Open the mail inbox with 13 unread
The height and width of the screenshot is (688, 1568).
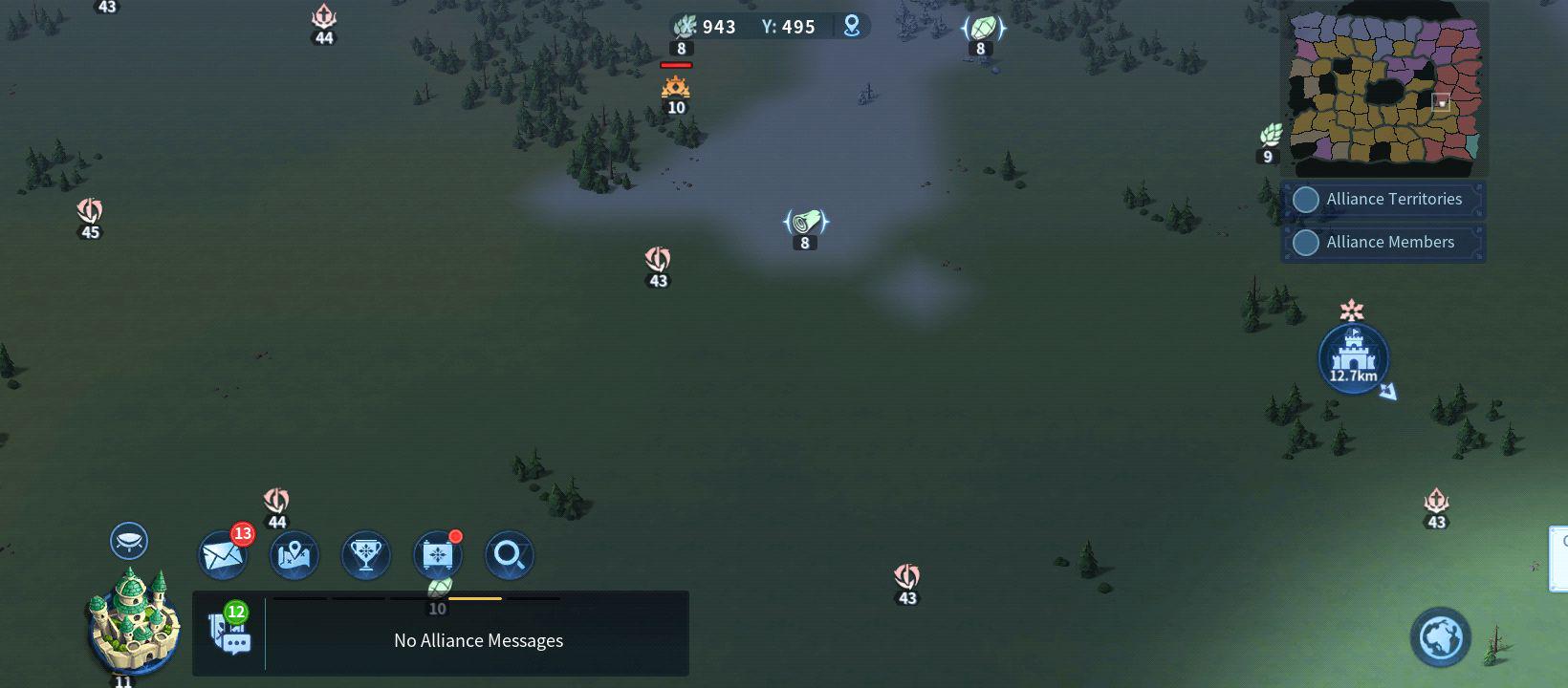[x=223, y=556]
